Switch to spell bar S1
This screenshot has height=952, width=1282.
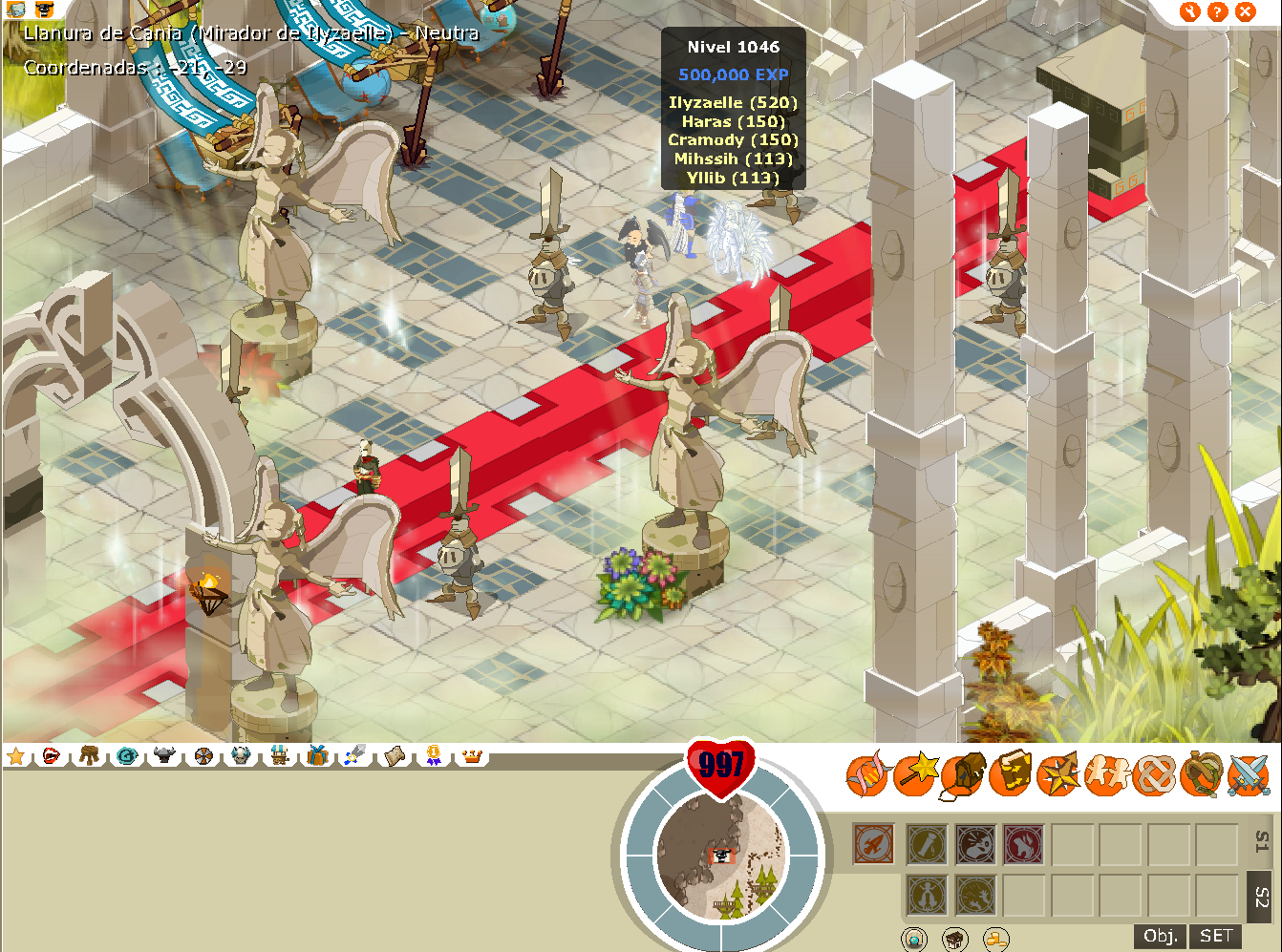click(1261, 843)
